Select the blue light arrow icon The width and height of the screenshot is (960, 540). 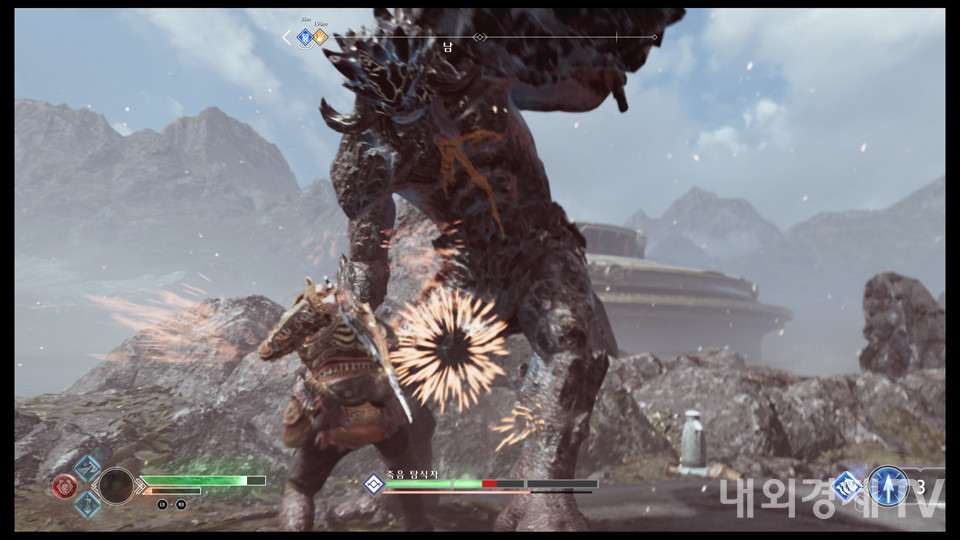(887, 486)
